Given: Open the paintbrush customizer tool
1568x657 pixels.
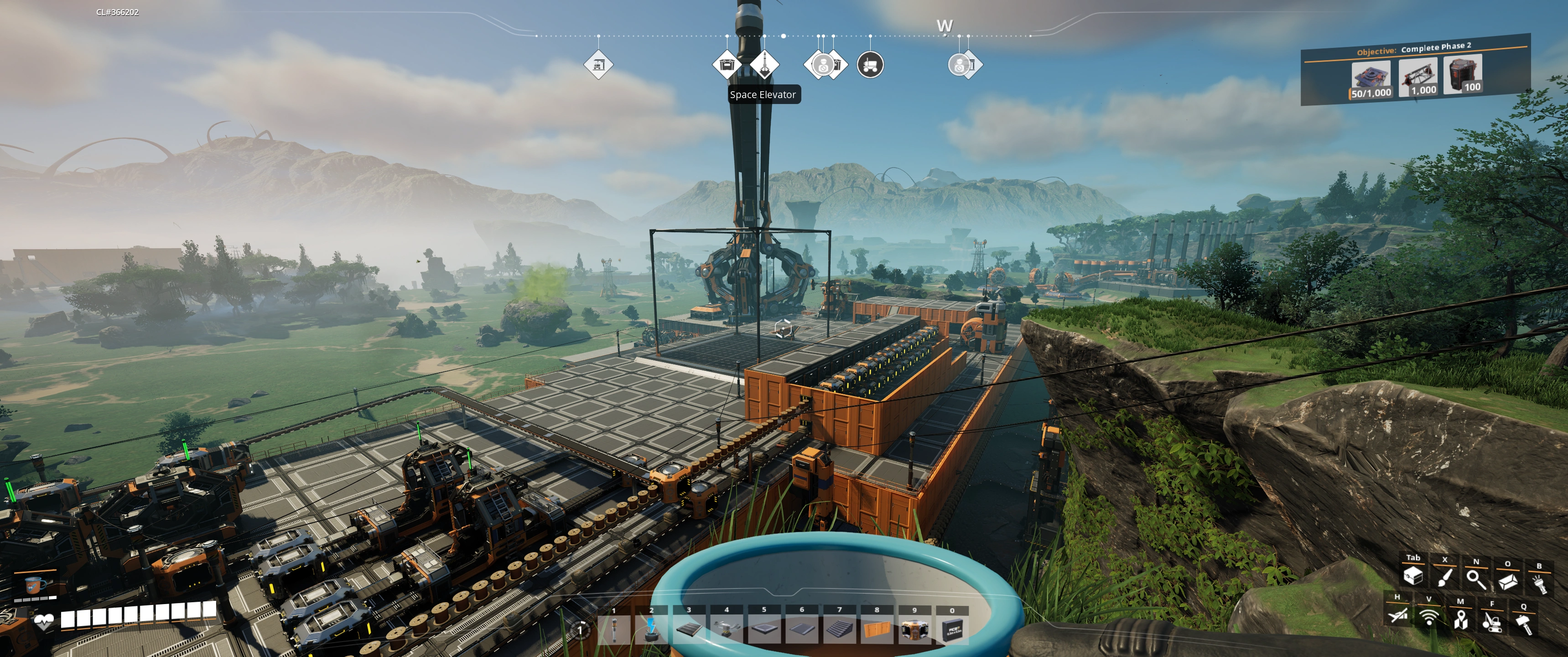Looking at the screenshot, I should 1444,577.
